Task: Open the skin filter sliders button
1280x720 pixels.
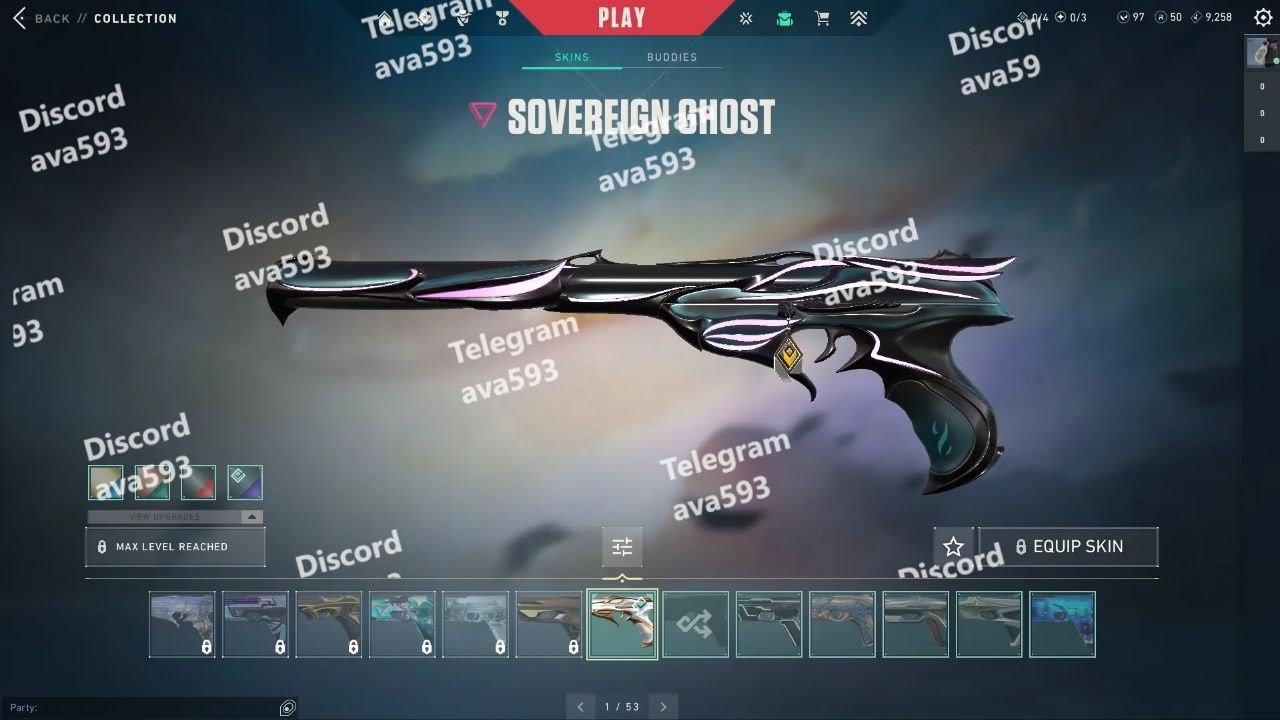Action: 622,547
